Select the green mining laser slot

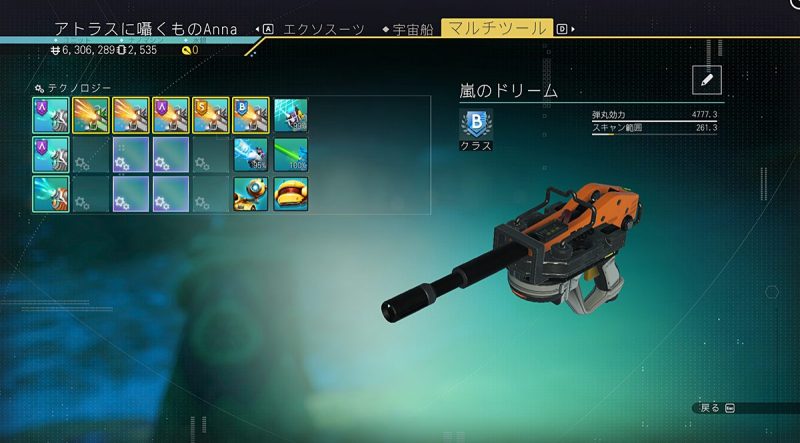pyautogui.click(x=290, y=154)
